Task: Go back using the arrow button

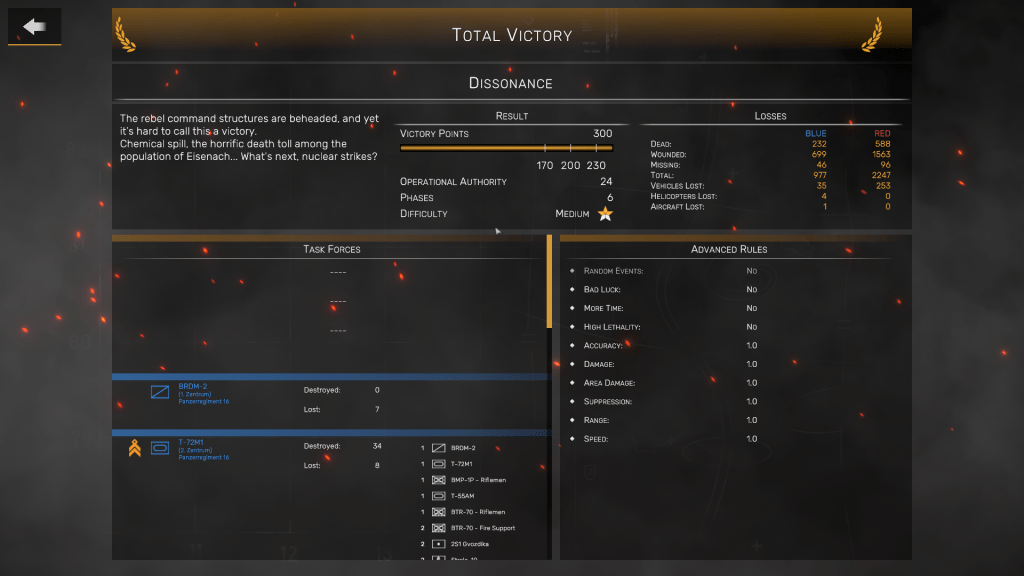Action: (x=35, y=27)
